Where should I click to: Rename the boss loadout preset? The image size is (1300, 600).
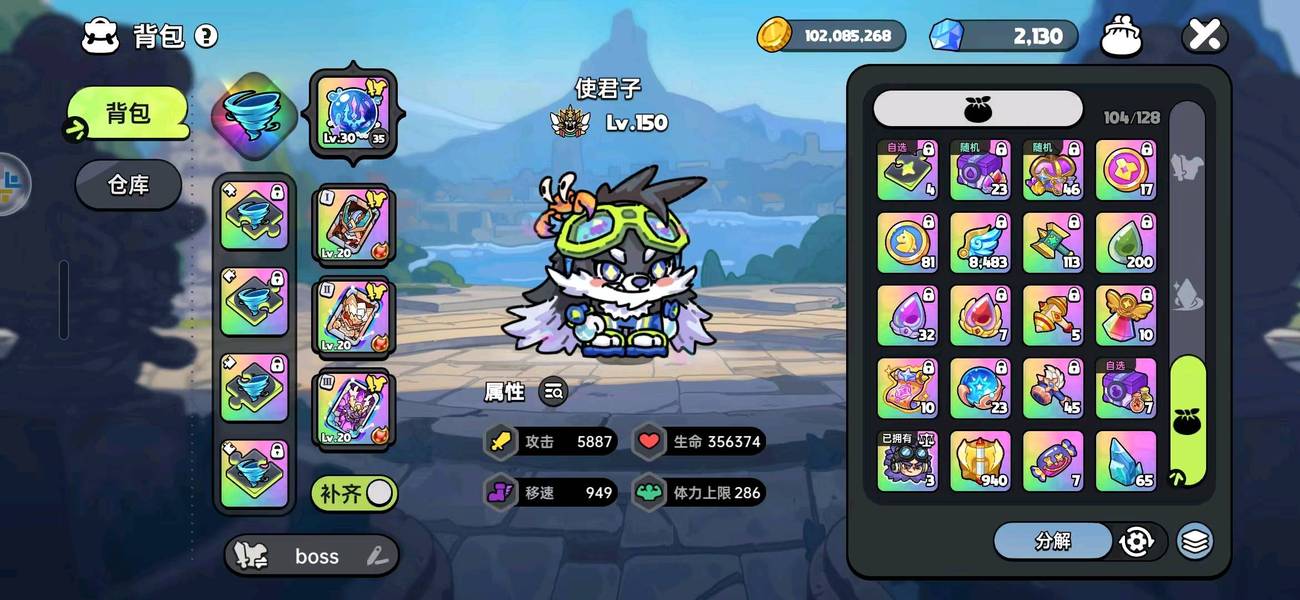(376, 556)
